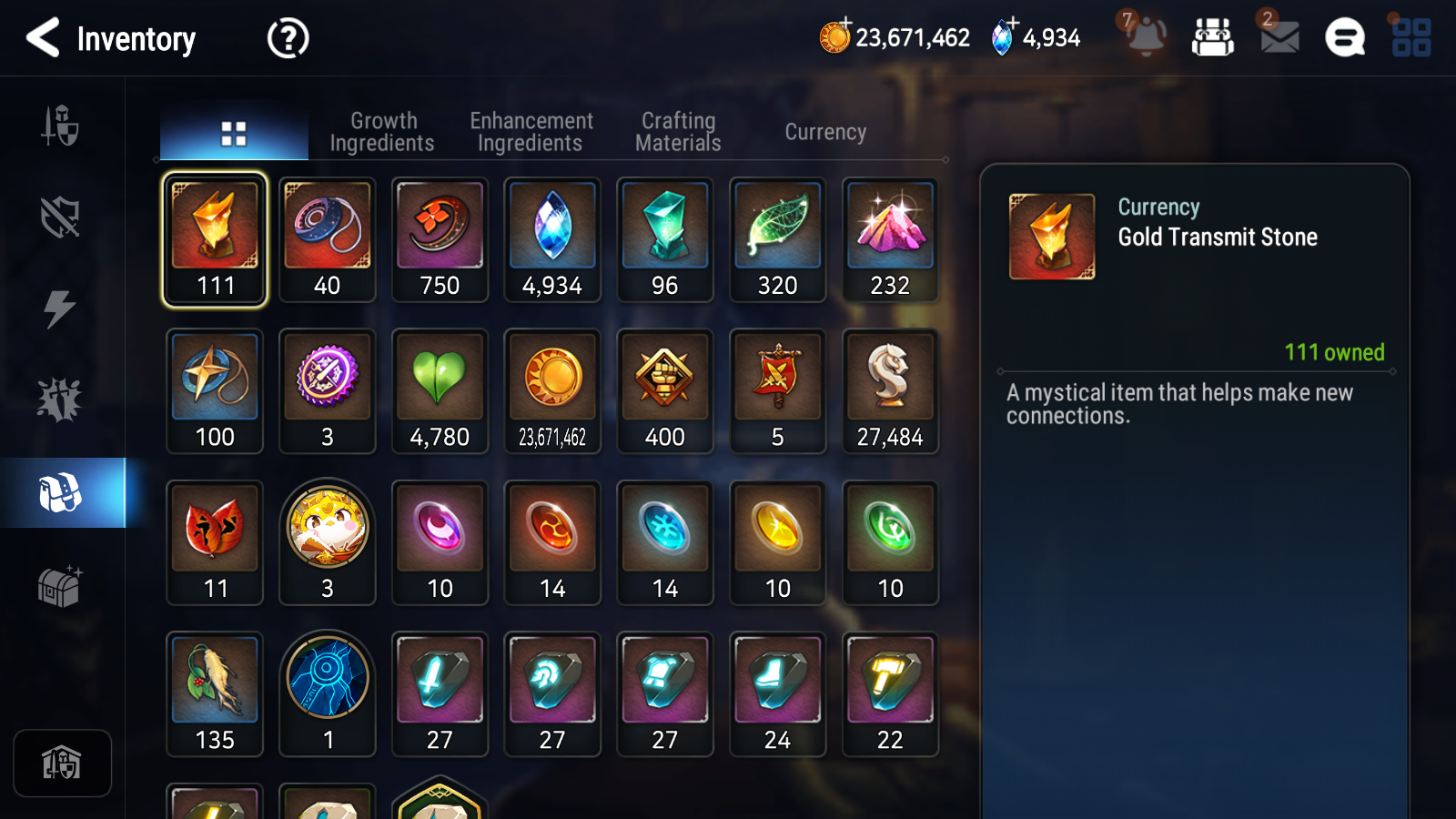
Task: Select the sanctuary icon at bottom of sidebar
Action: coord(62,763)
